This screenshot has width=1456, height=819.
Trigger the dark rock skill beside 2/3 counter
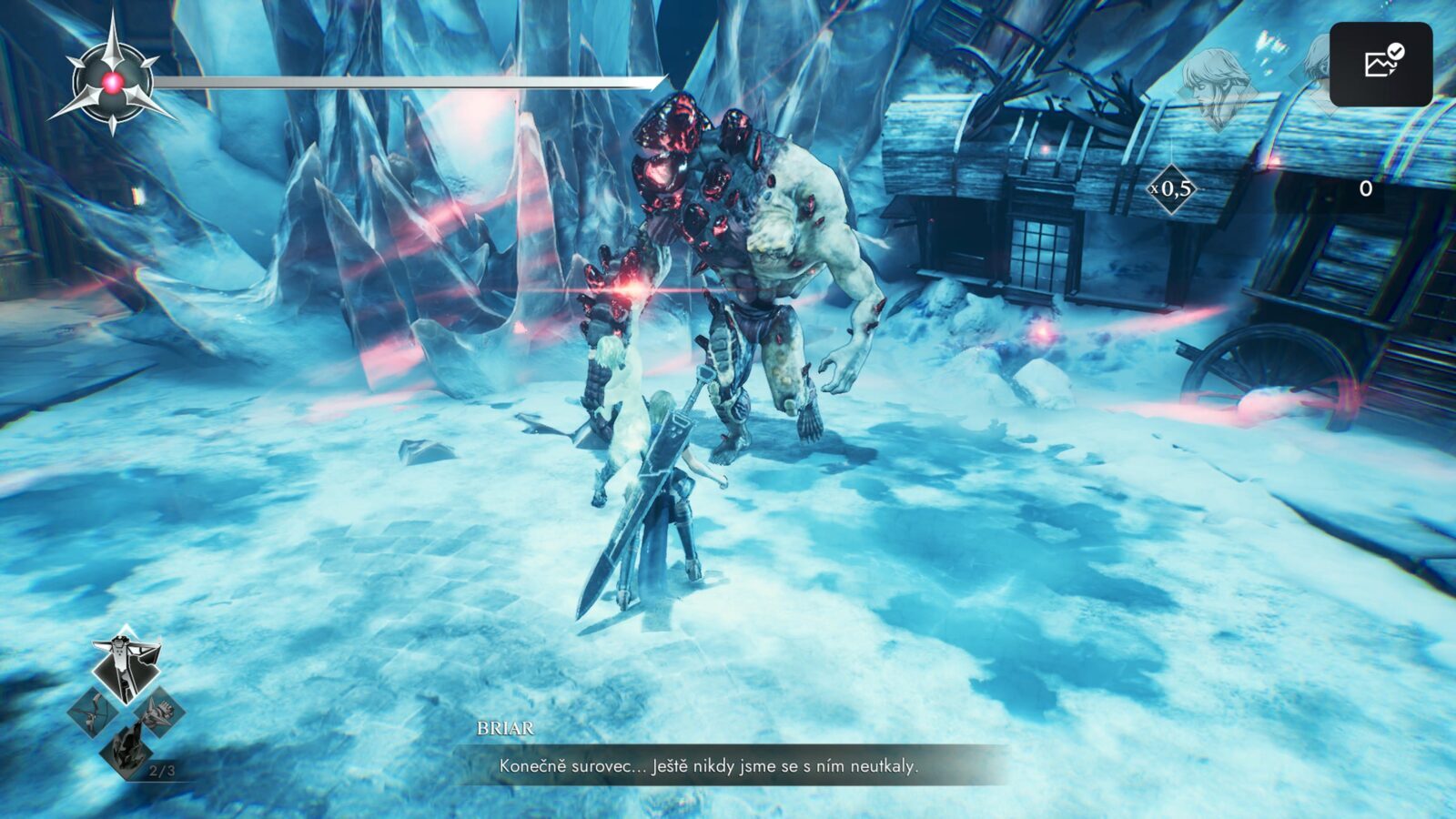pyautogui.click(x=126, y=752)
